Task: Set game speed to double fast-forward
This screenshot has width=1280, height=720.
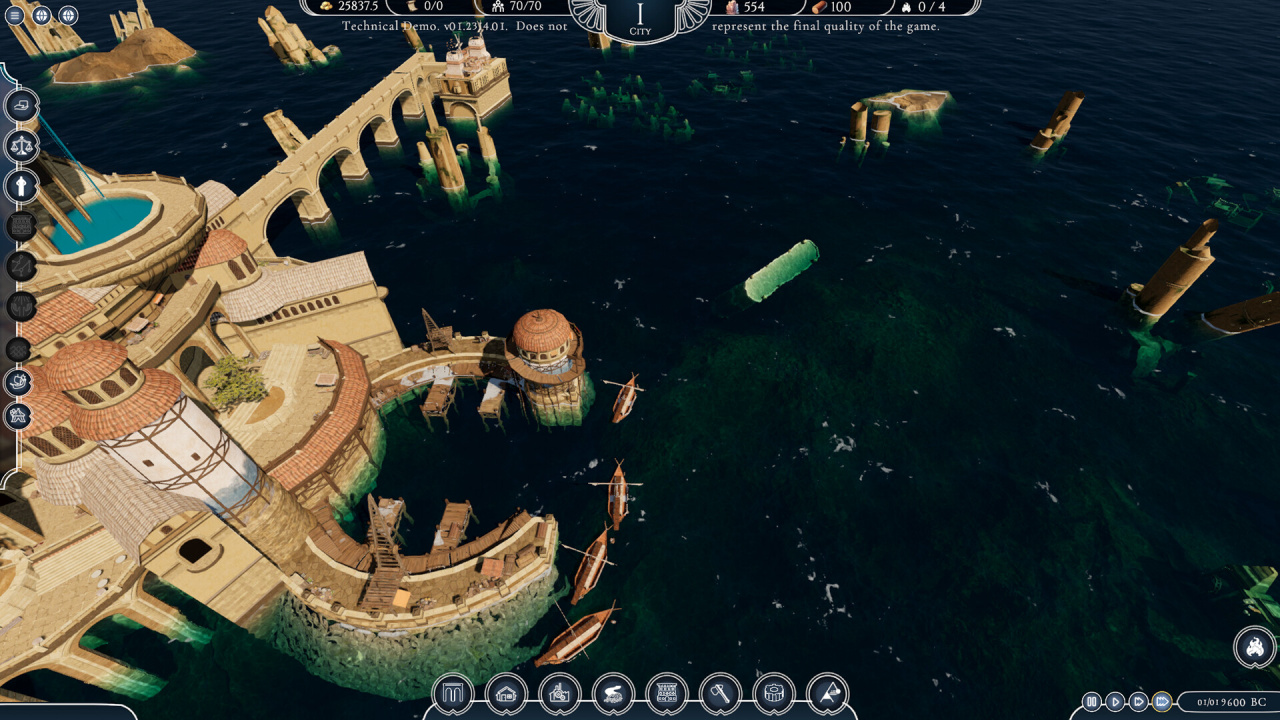Action: (1138, 702)
